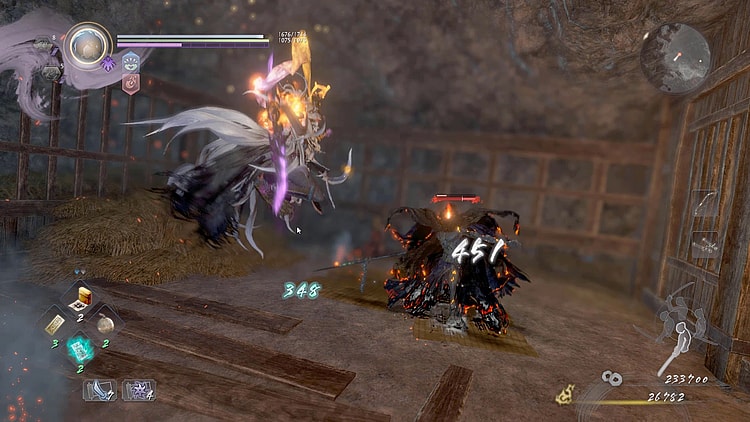
Task: Open the circular minimap
Action: point(675,58)
